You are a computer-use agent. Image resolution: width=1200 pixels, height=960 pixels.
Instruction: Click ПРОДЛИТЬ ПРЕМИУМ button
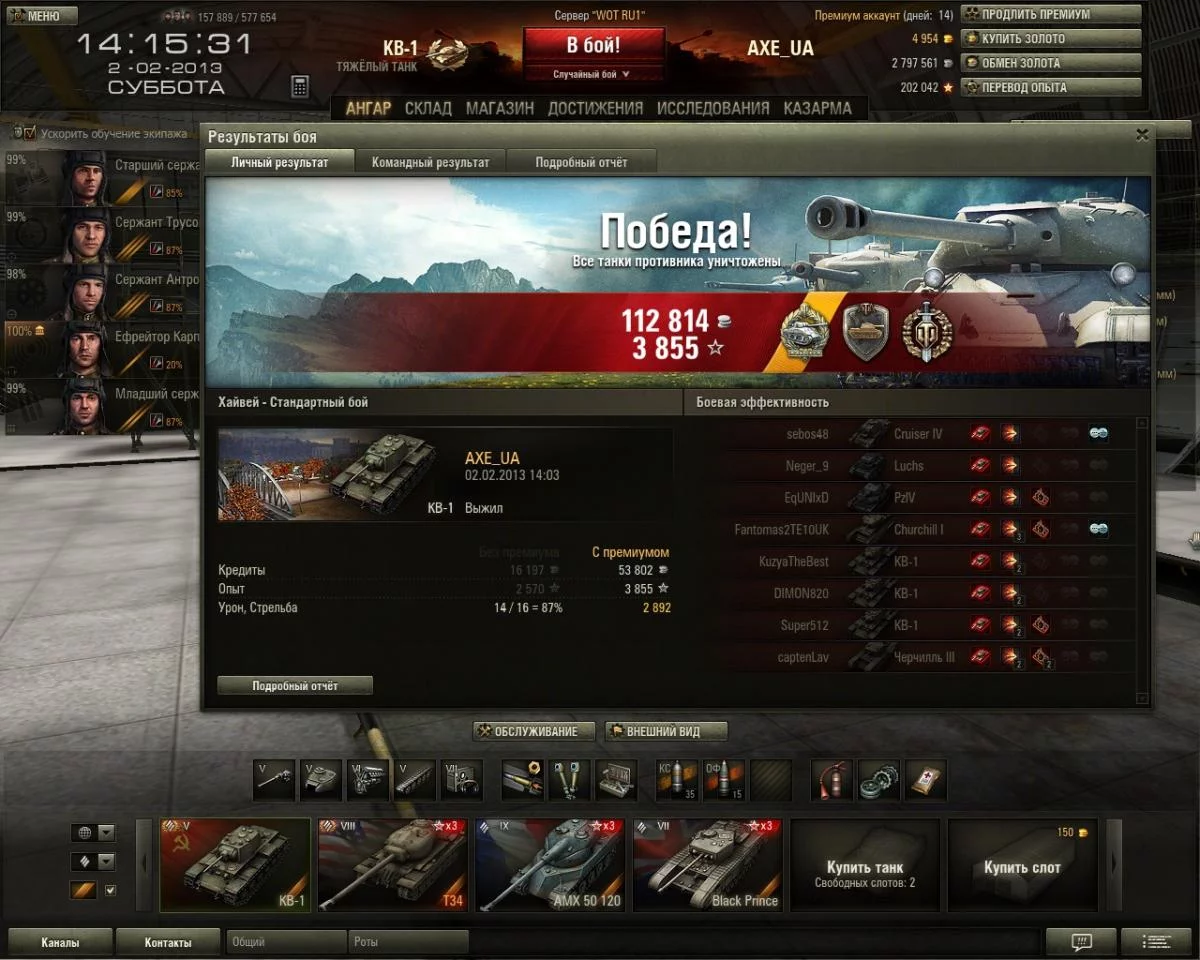[1050, 15]
